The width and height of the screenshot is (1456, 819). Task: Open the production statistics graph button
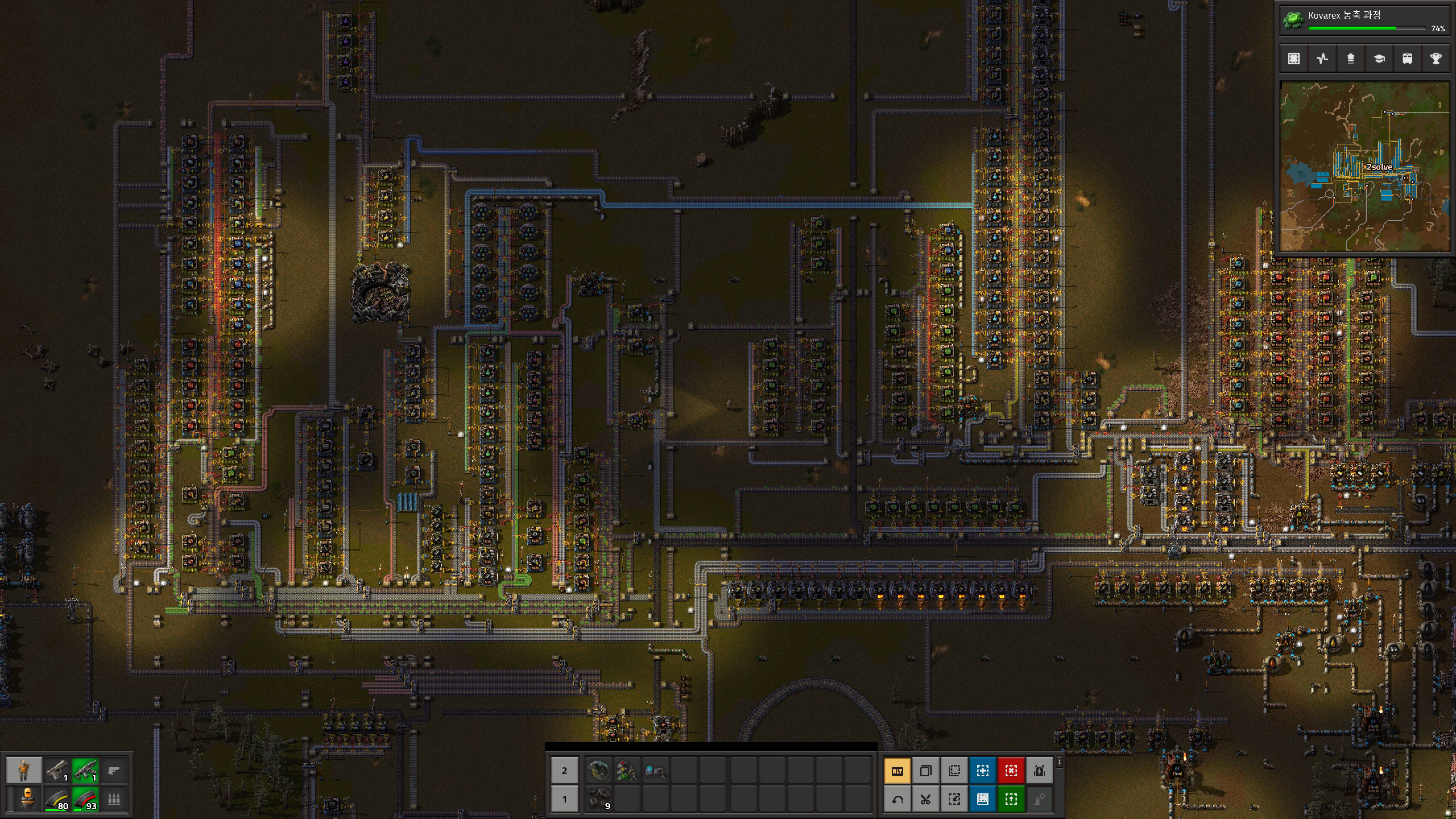point(1322,59)
